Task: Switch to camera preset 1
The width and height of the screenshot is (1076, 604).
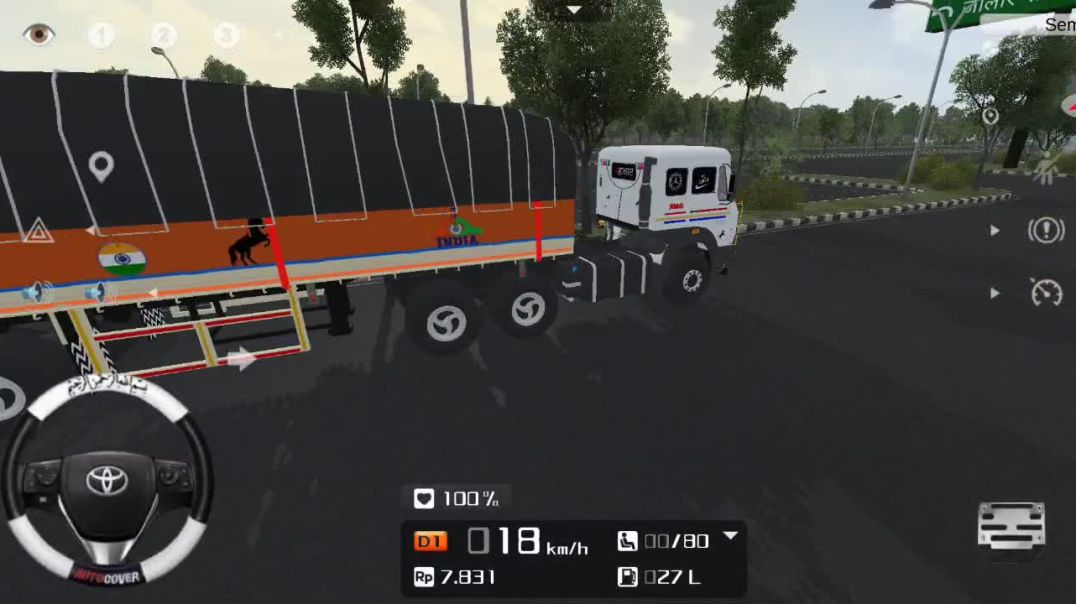Action: point(100,36)
